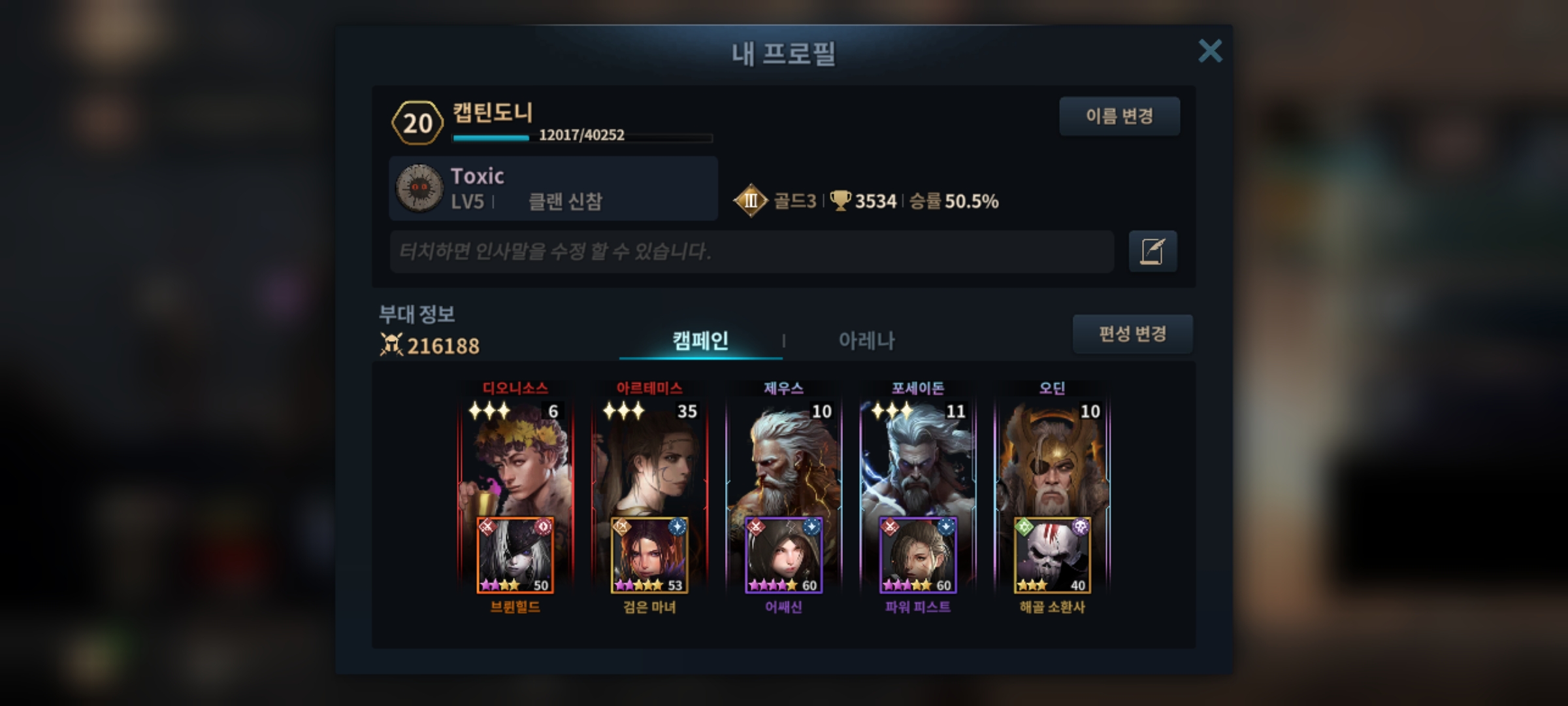Close the 내 프로필 profile window
Viewport: 1568px width, 706px height.
click(1210, 51)
